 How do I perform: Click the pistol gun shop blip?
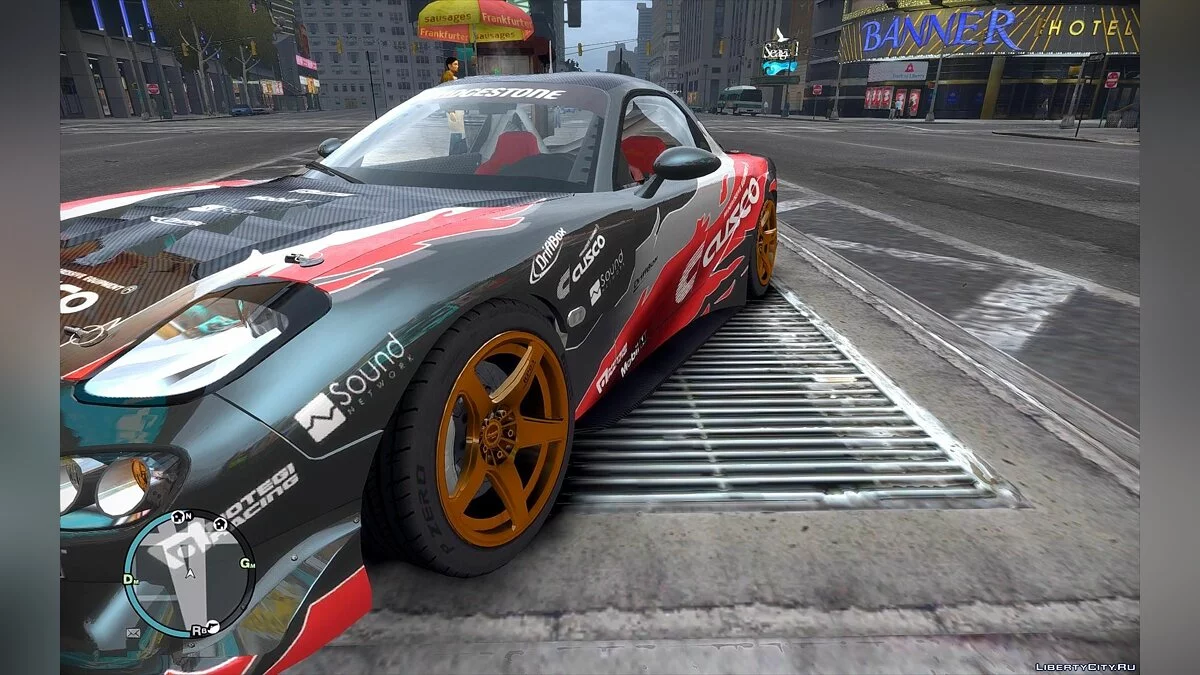(x=213, y=627)
